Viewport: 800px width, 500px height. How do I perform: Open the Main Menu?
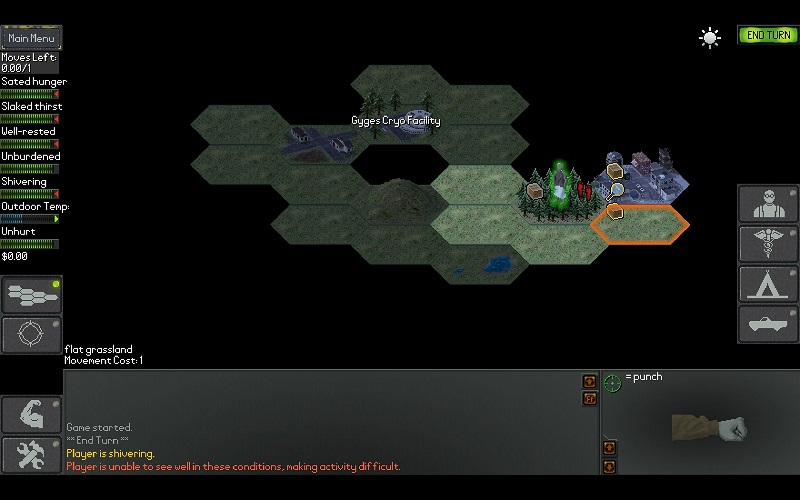click(31, 39)
